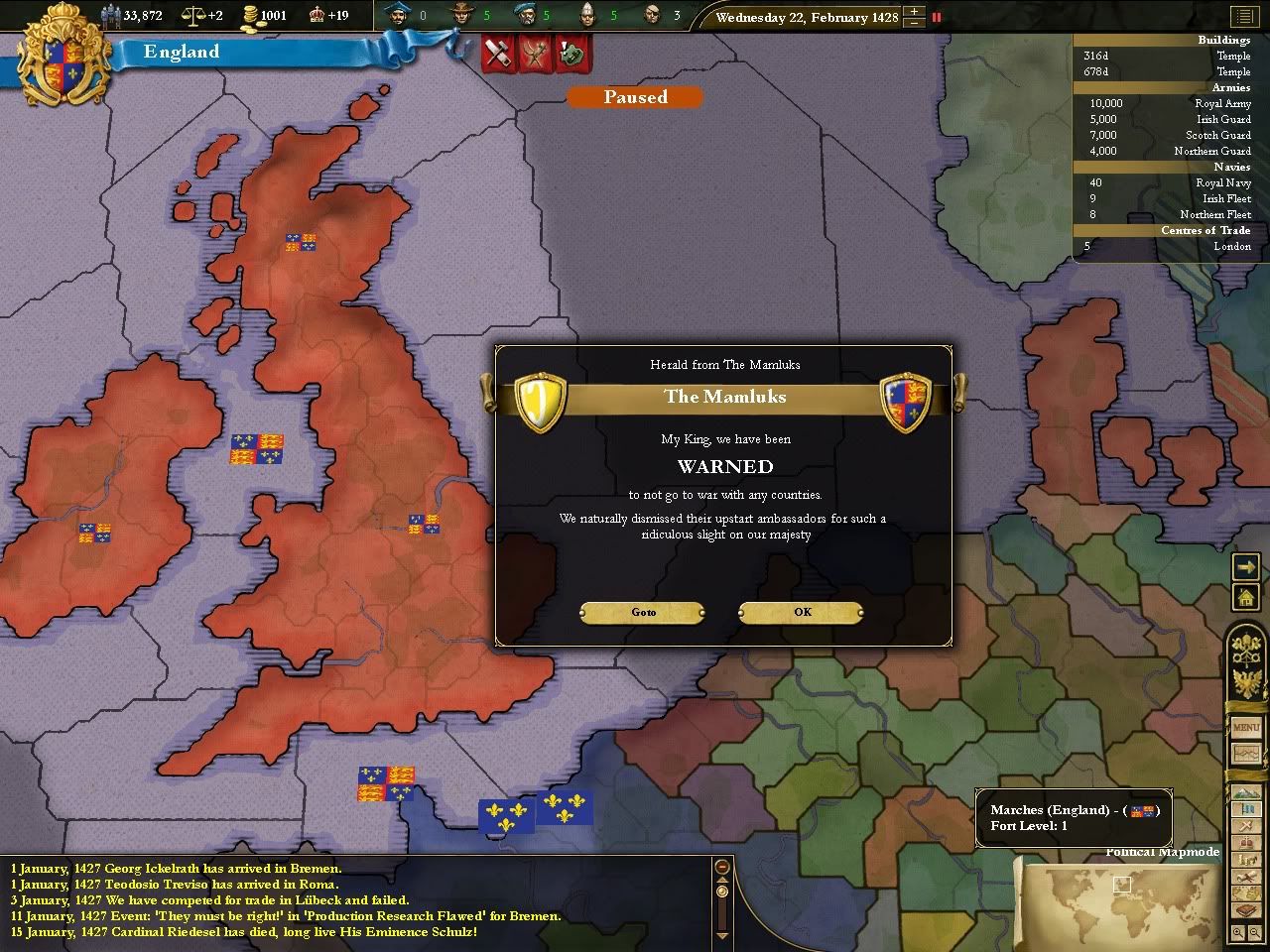Click the yellow arrow button
The height and width of the screenshot is (952, 1270).
point(1245,566)
